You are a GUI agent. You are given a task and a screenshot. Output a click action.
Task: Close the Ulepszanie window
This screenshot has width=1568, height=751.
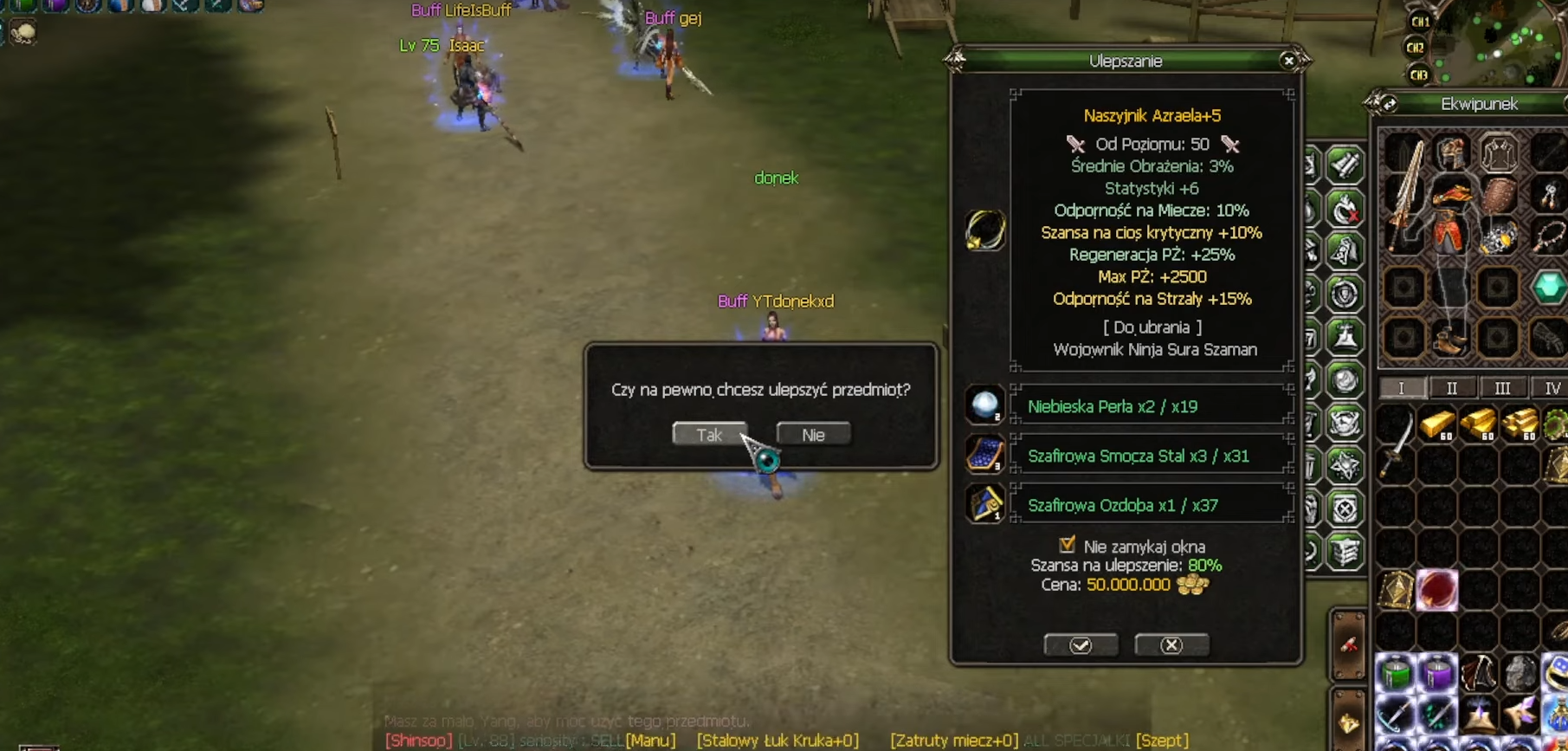coord(1288,61)
